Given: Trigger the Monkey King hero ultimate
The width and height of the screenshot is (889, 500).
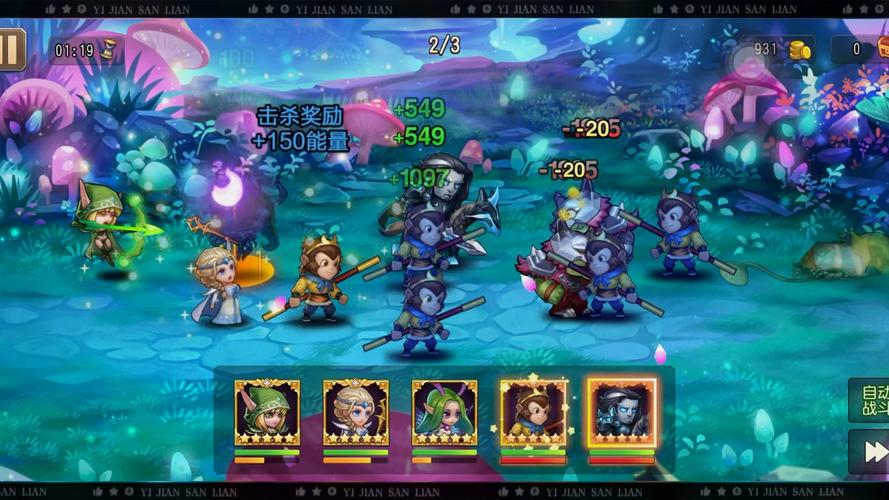Looking at the screenshot, I should 533,412.
